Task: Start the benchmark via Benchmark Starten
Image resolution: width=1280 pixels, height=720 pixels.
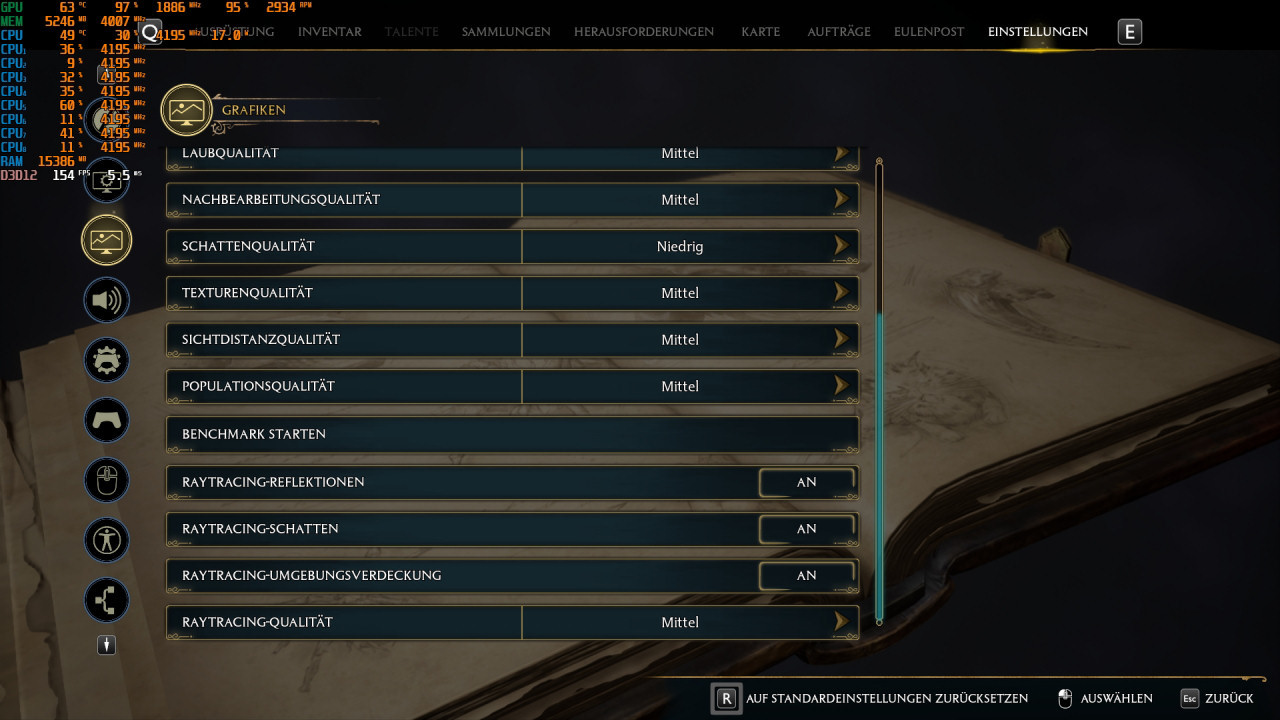Action: (512, 434)
